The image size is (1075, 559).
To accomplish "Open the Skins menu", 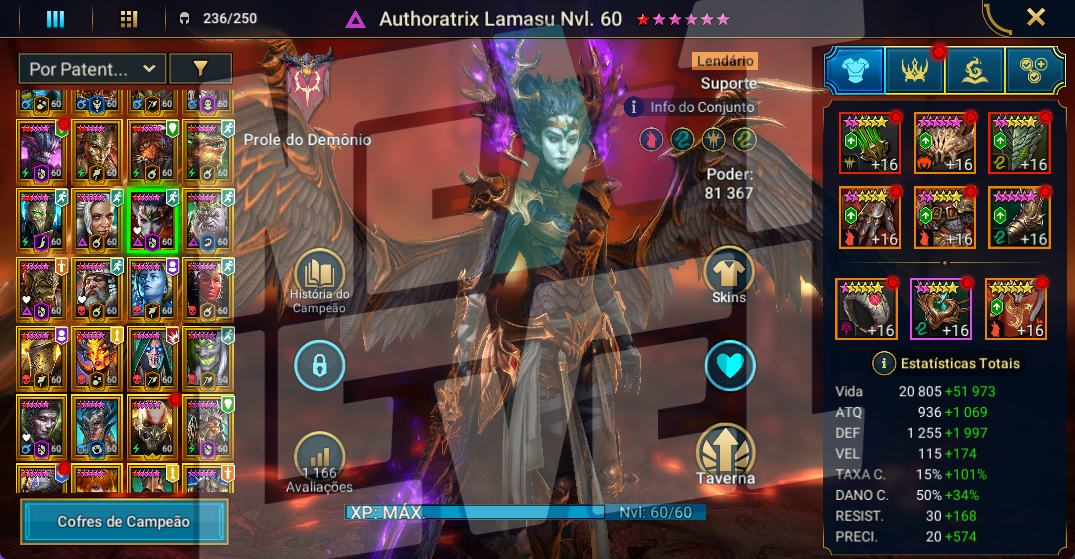I will [x=729, y=274].
